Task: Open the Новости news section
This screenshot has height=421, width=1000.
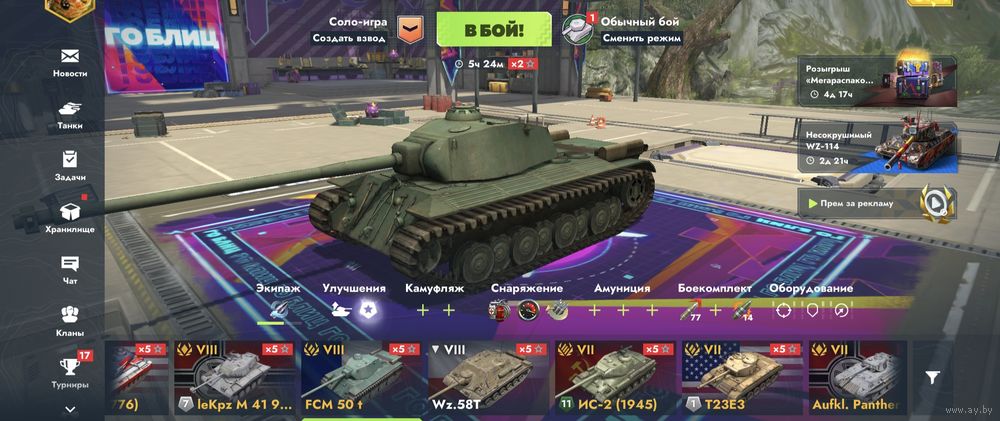Action: coord(70,61)
